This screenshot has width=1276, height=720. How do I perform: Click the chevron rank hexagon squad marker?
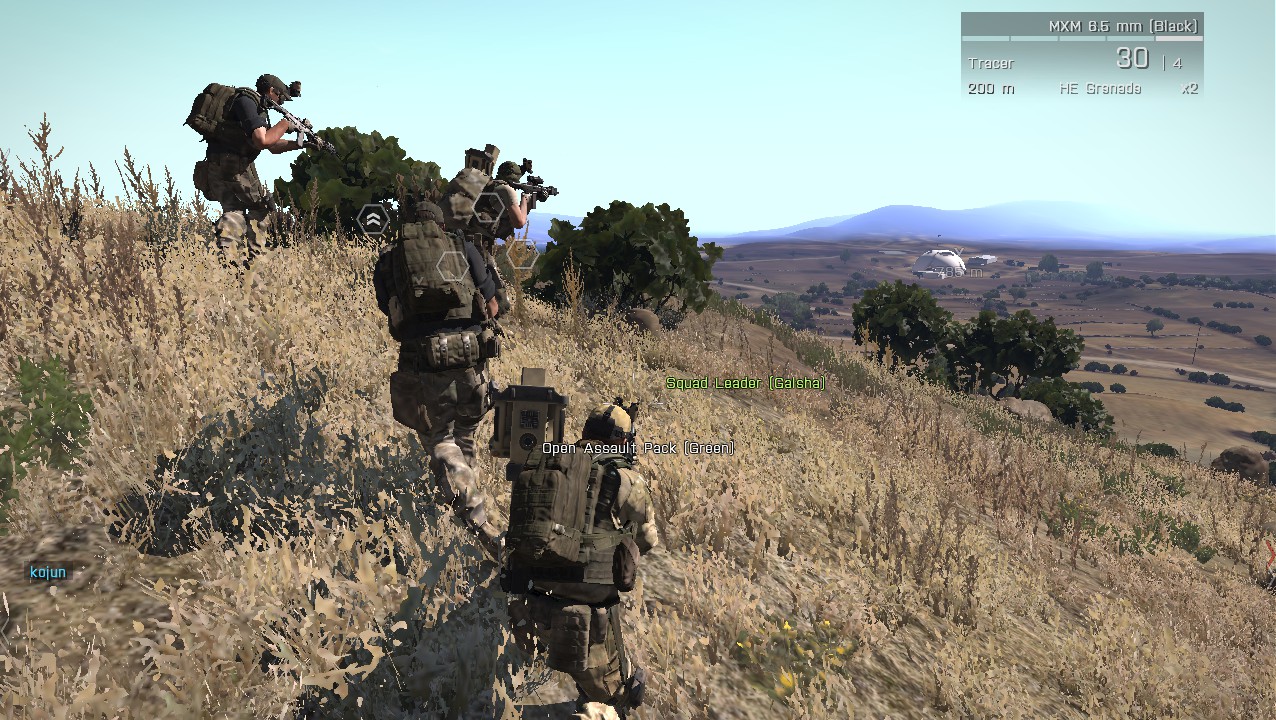(373, 220)
